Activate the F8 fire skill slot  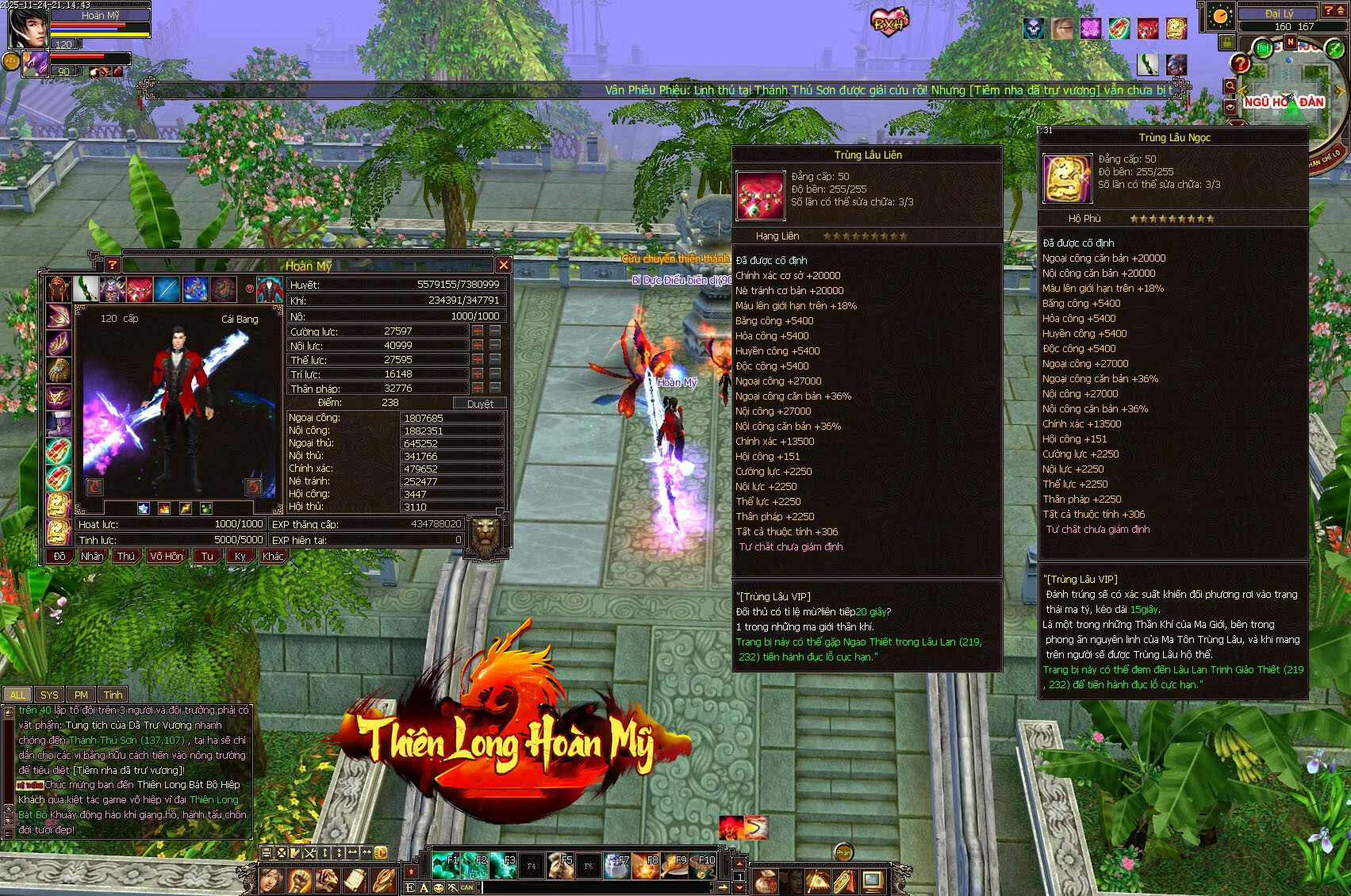(646, 866)
